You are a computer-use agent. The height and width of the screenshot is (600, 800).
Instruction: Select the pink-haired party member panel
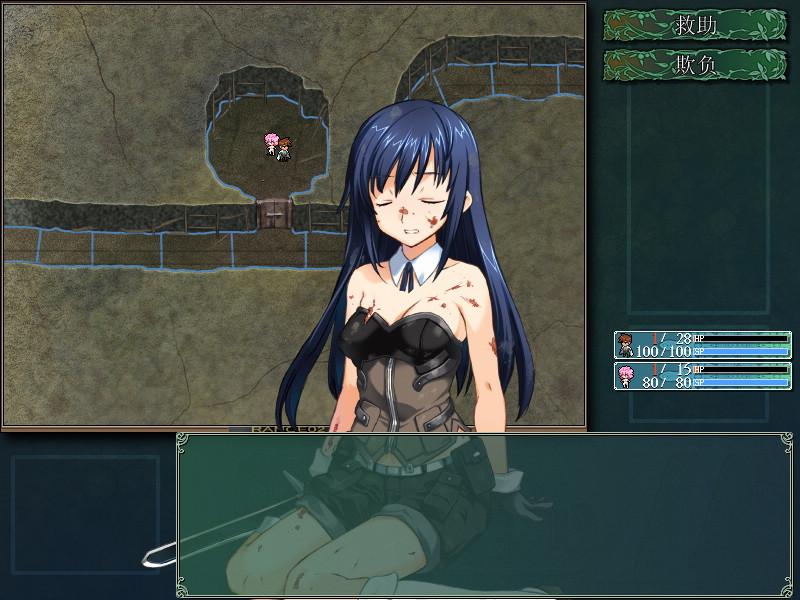(x=702, y=376)
